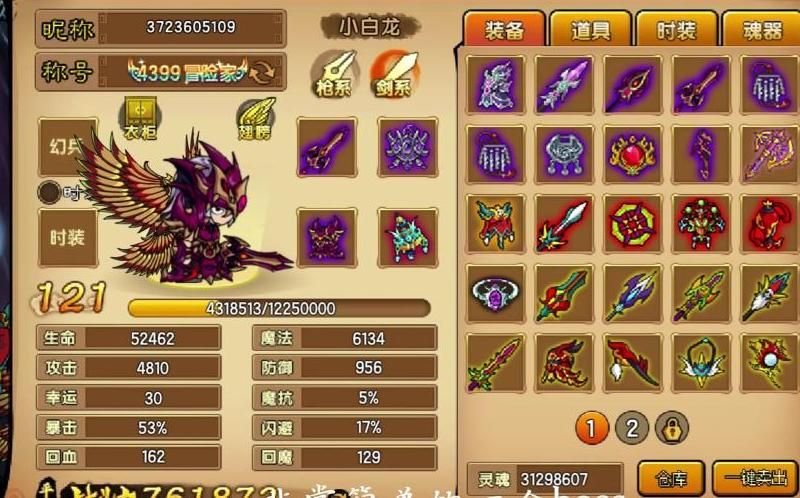Open the 衣柜 wardrobe
The height and width of the screenshot is (498, 800).
click(x=139, y=117)
